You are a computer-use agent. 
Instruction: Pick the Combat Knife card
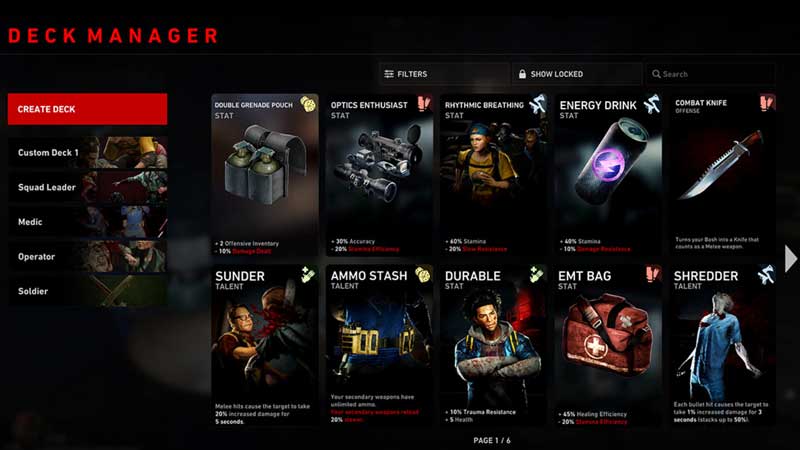tap(722, 174)
